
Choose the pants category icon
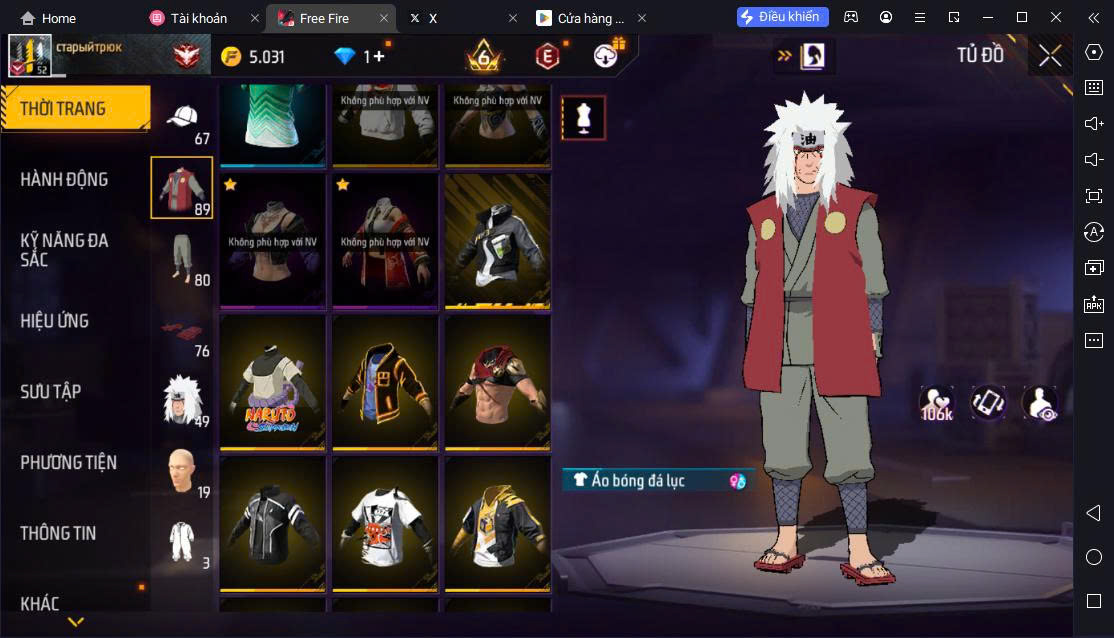point(182,260)
